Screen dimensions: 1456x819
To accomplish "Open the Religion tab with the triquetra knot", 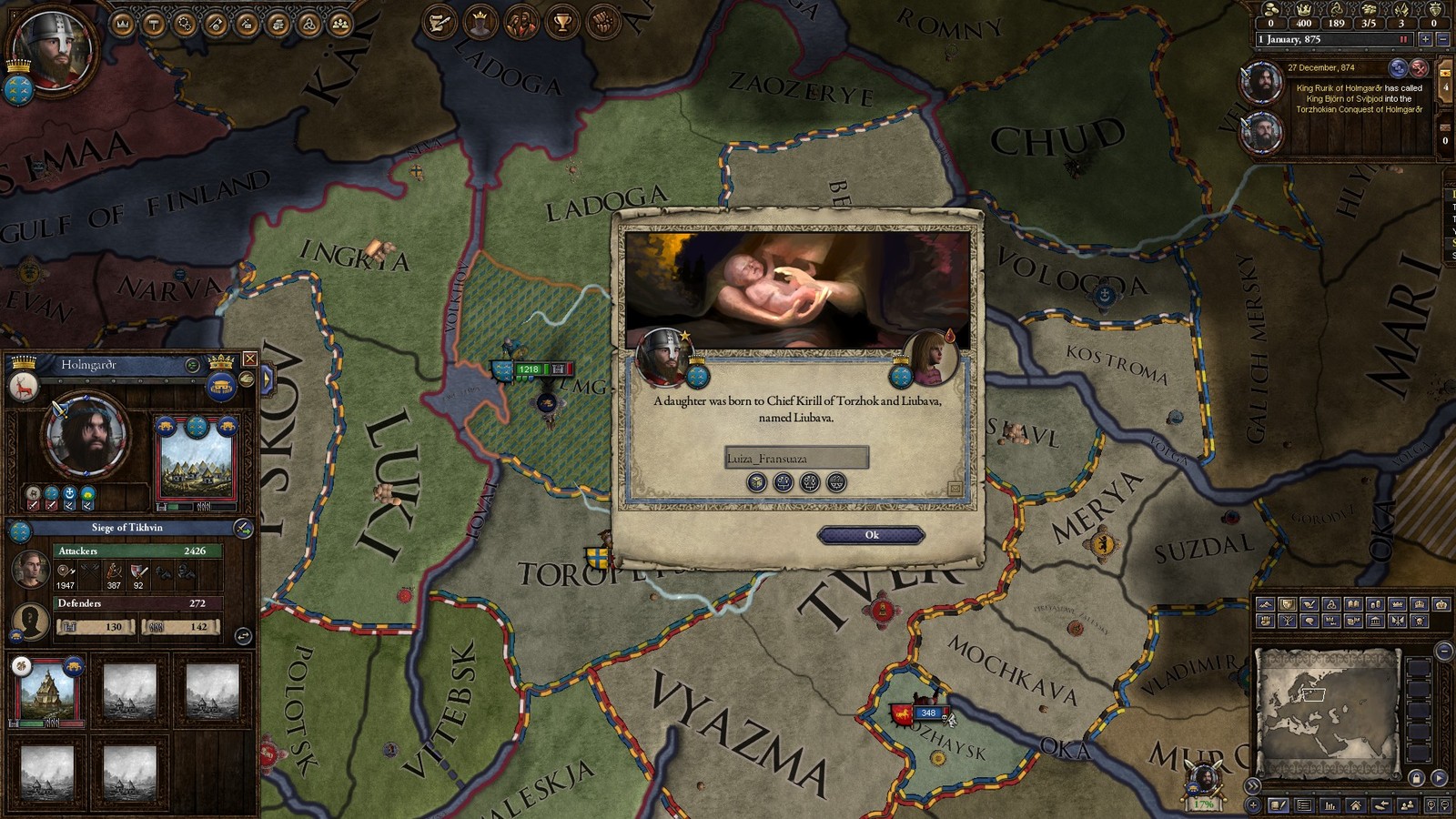I will (309, 24).
